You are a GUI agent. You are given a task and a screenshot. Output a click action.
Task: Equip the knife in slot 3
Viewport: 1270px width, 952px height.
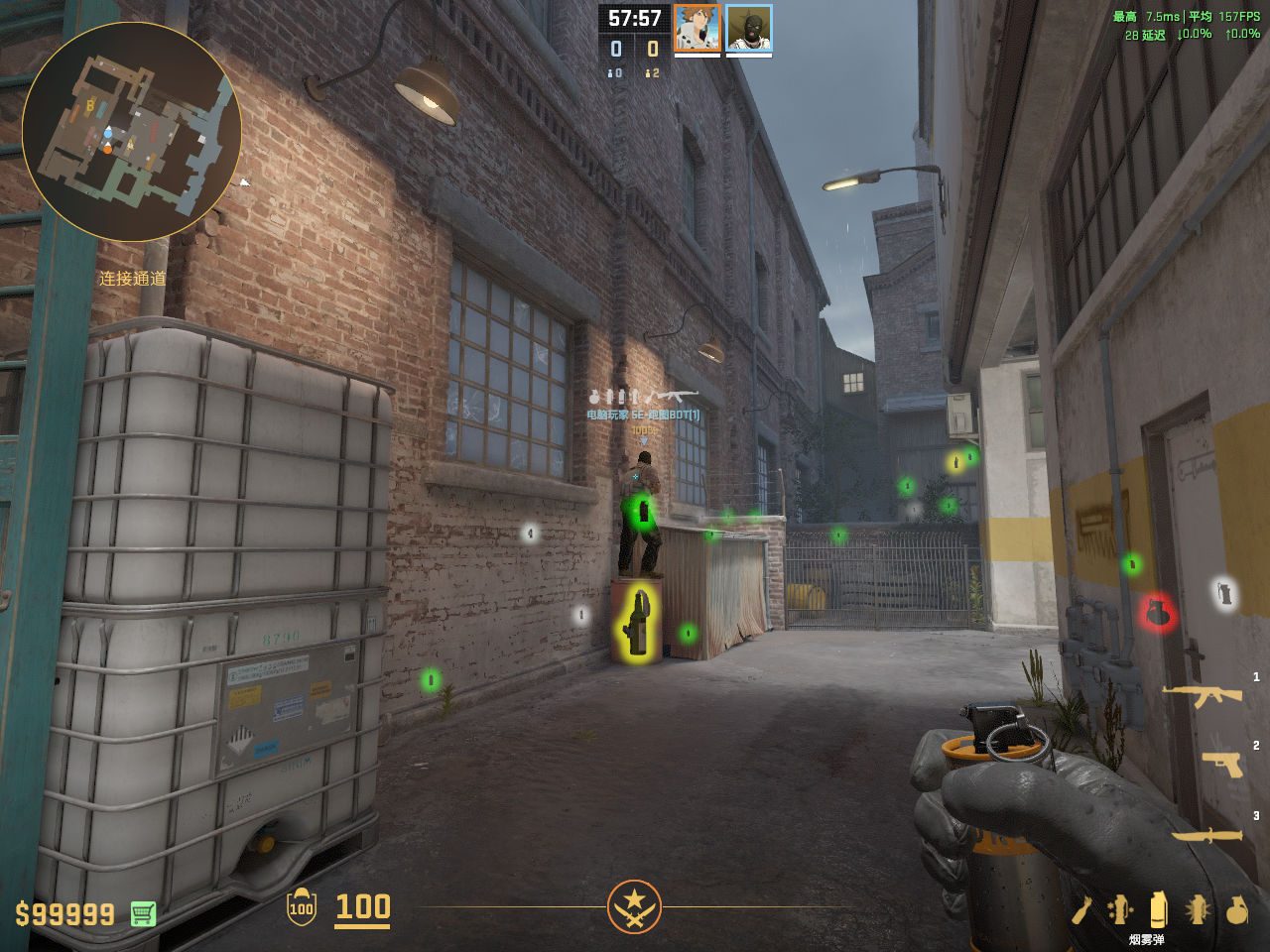[1206, 835]
